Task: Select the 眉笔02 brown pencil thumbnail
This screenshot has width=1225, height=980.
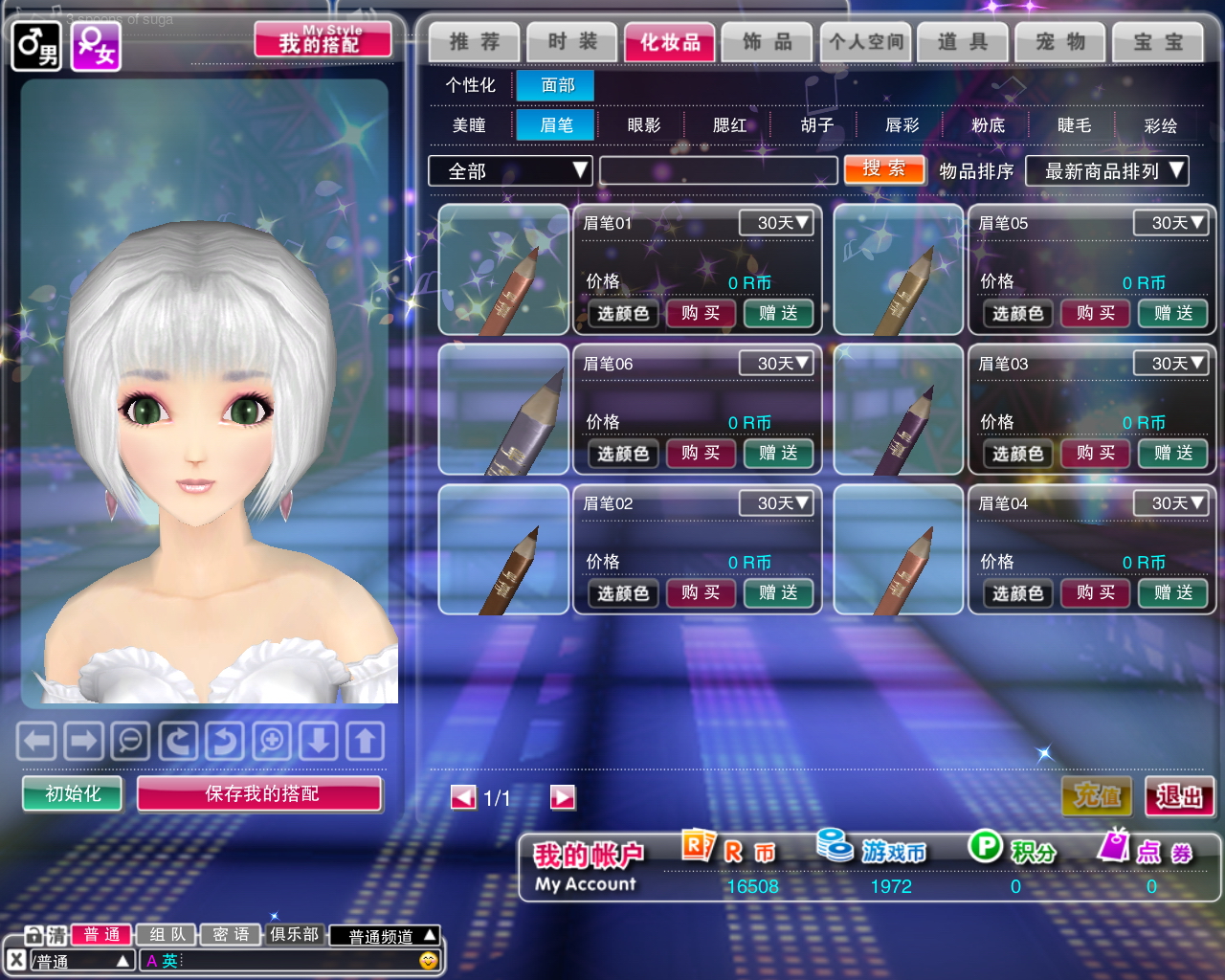Action: tap(503, 549)
